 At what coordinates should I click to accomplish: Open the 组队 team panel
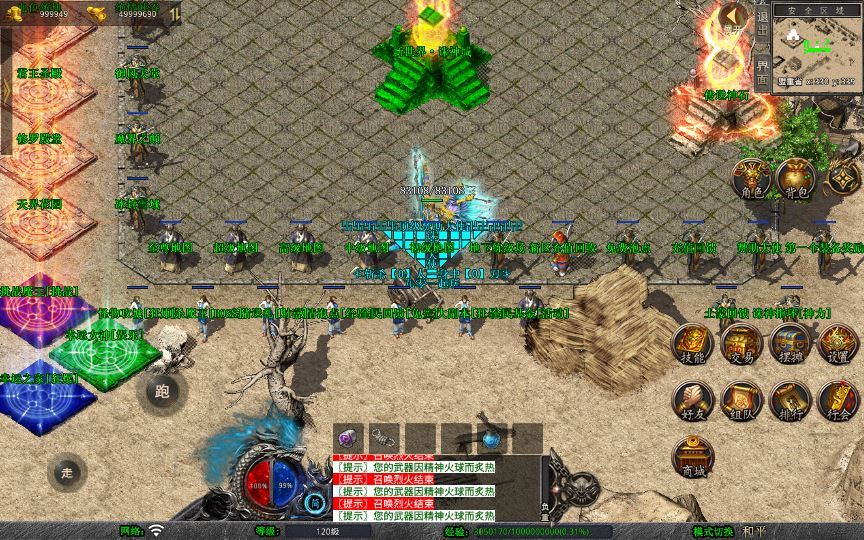click(x=740, y=400)
